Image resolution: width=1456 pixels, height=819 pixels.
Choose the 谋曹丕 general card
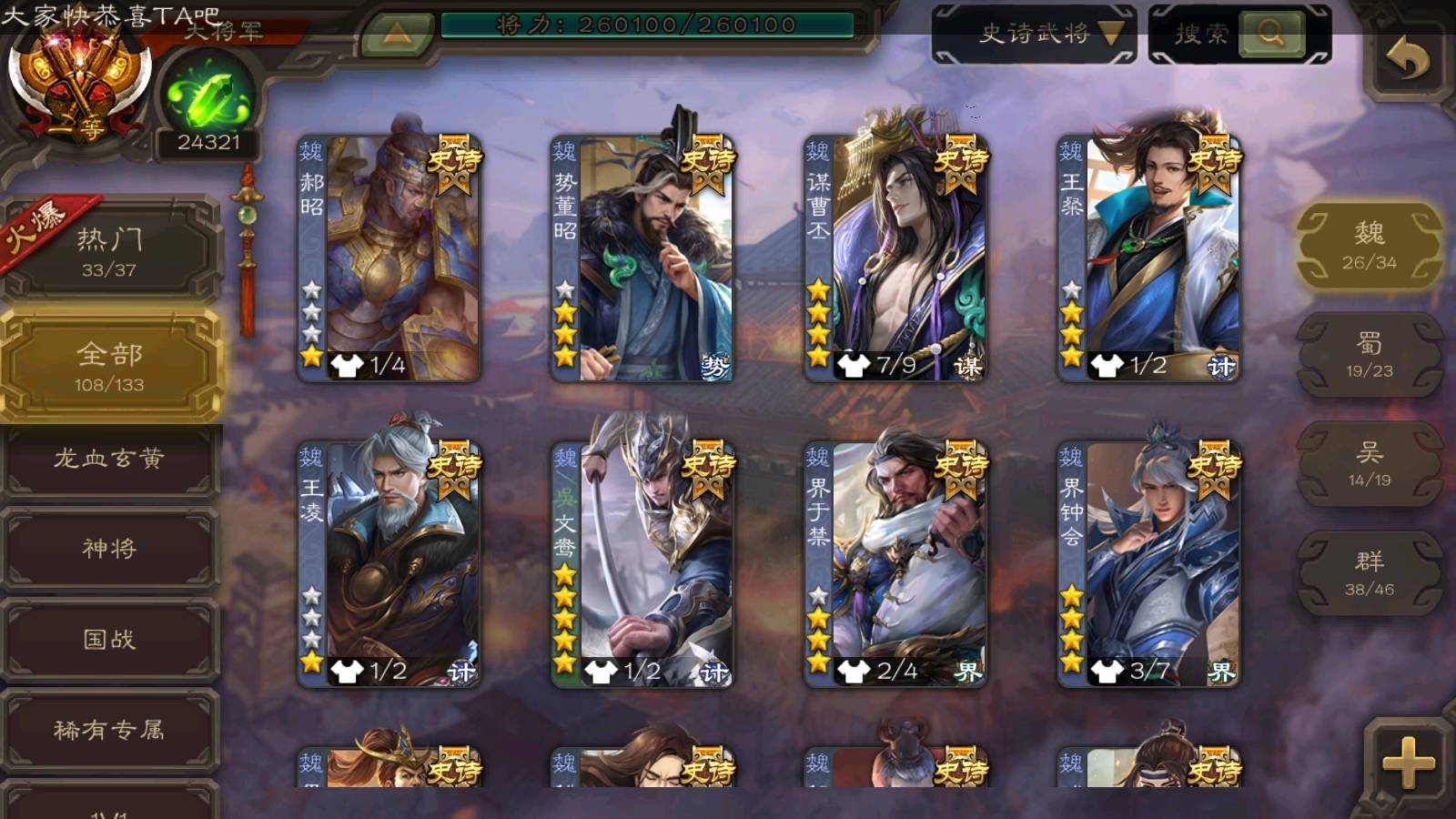pos(895,258)
